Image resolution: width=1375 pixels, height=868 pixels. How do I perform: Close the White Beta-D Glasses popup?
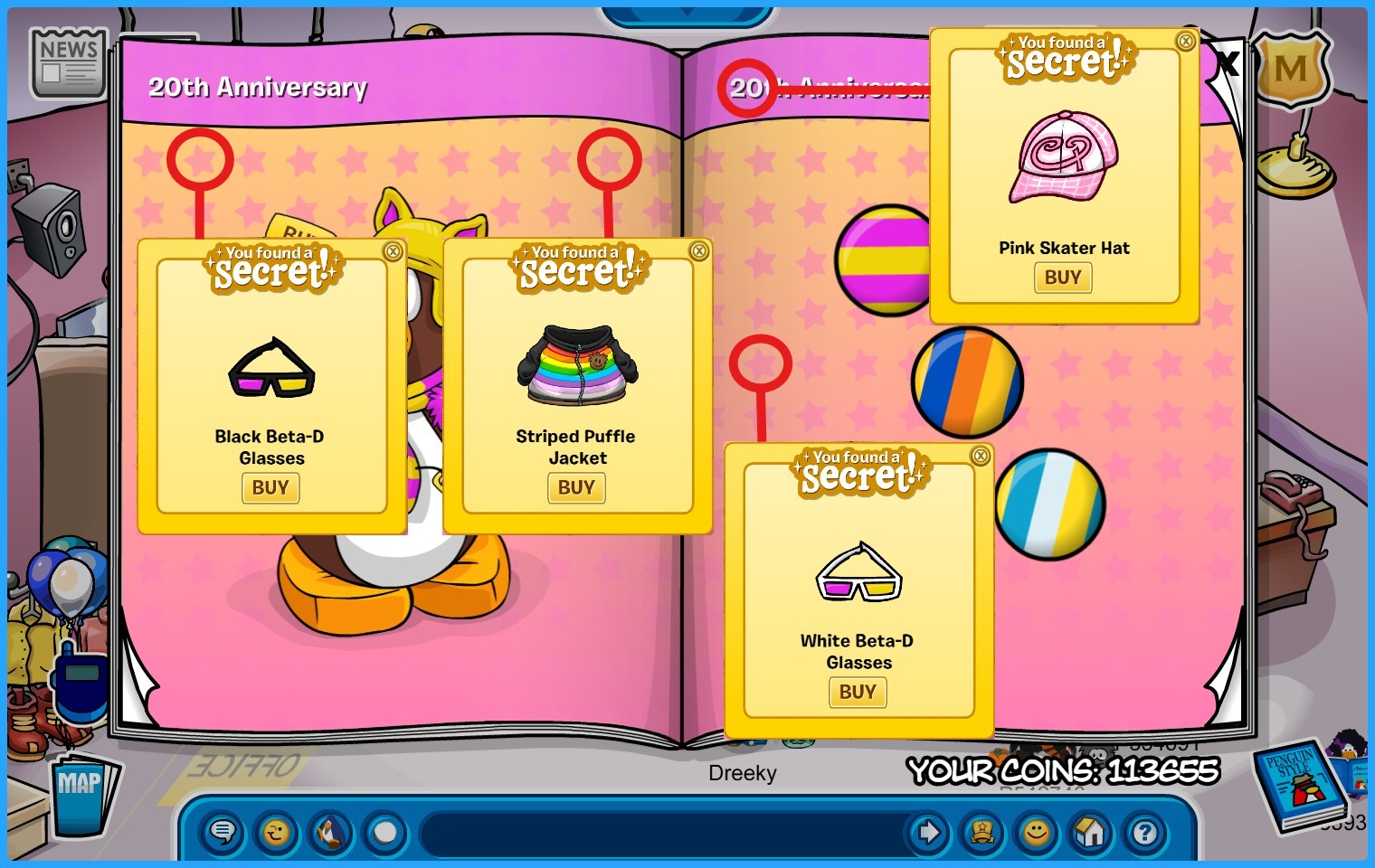coord(980,457)
